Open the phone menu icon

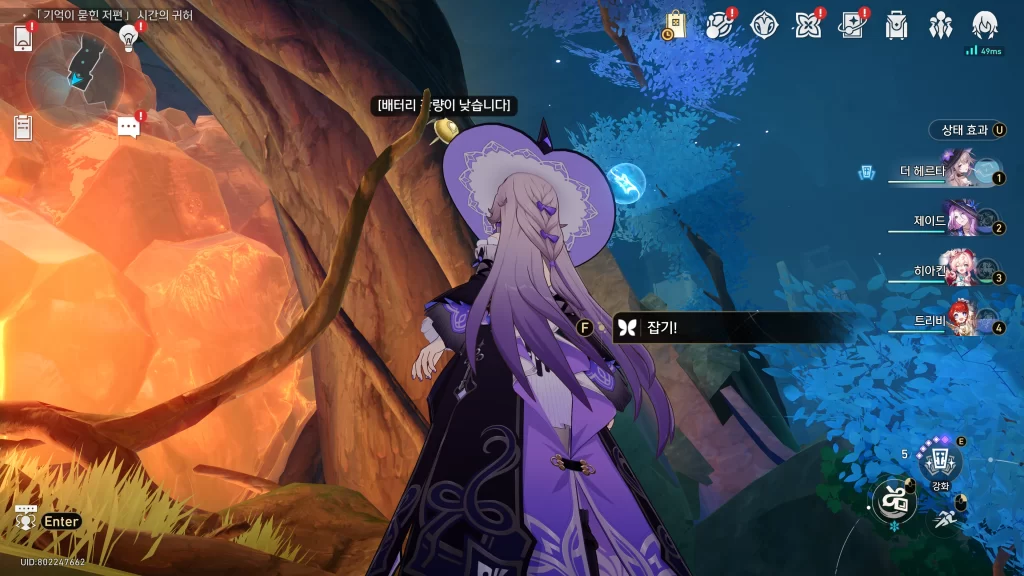[24, 39]
